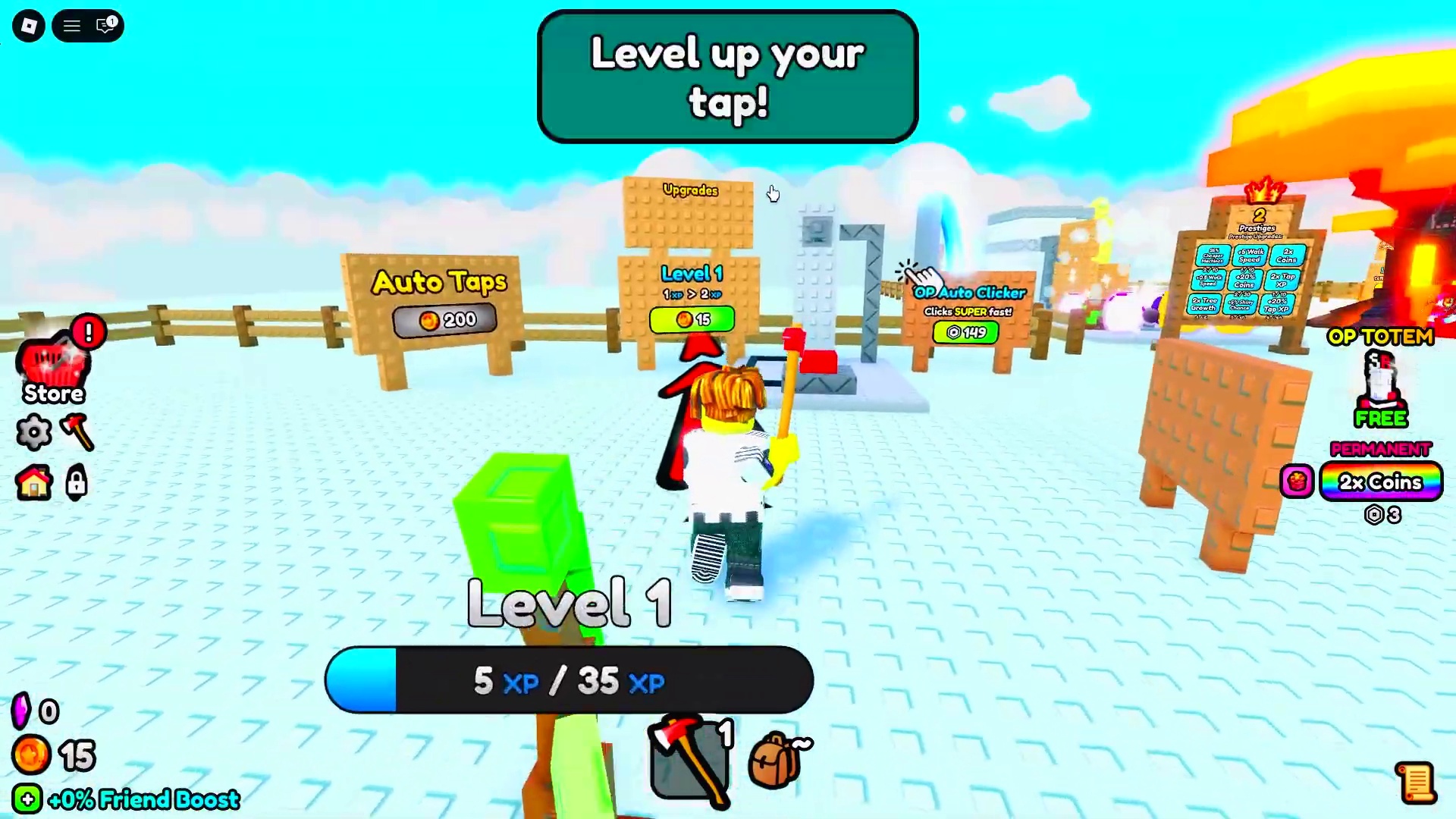Click the pink pet icon beside 2x Coins

point(1297,482)
